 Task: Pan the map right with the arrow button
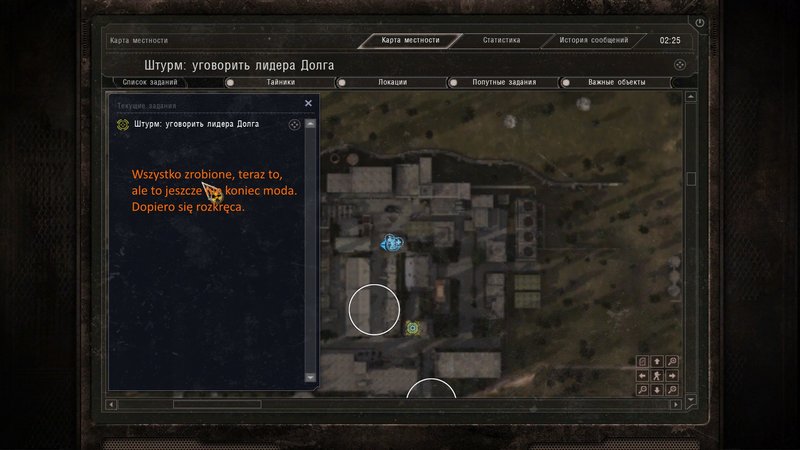click(672, 375)
